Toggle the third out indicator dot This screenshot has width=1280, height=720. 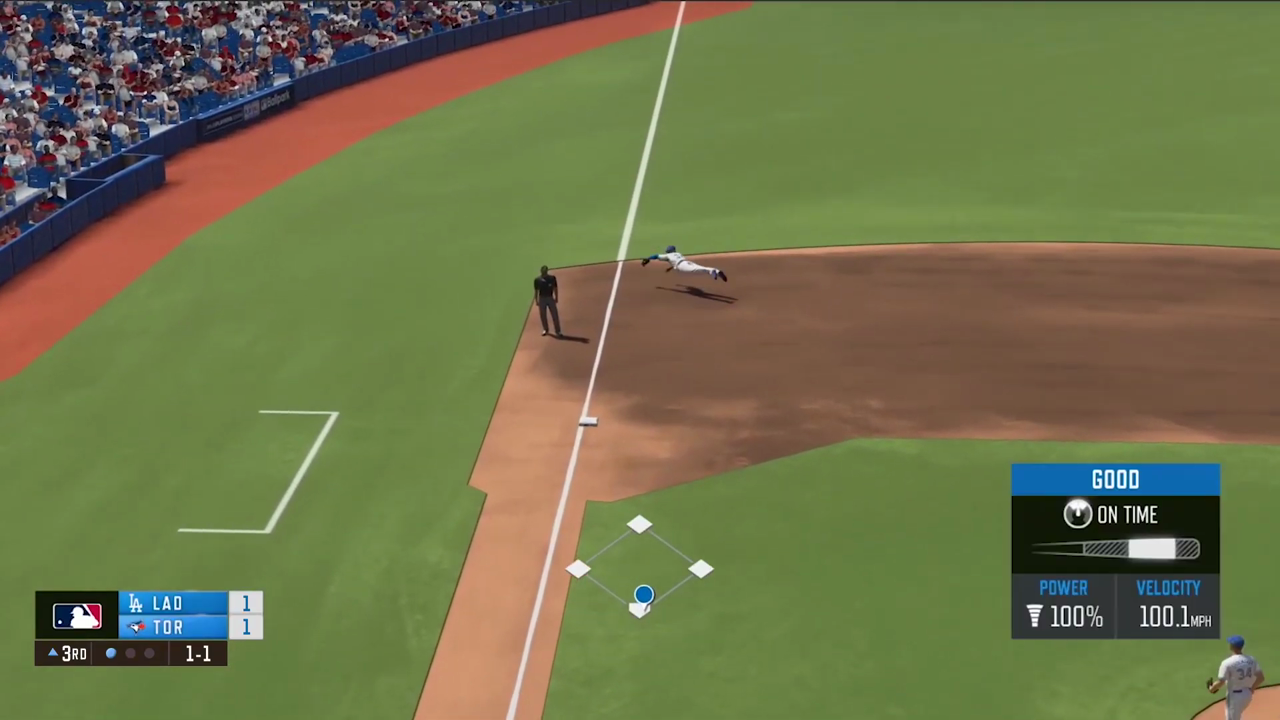click(x=149, y=653)
